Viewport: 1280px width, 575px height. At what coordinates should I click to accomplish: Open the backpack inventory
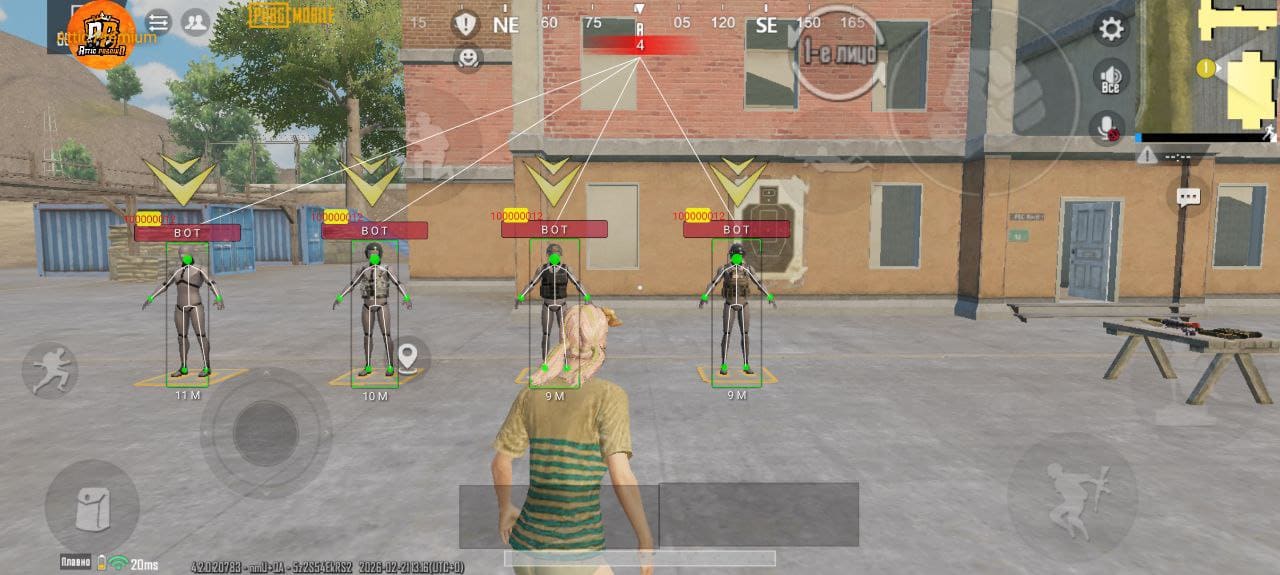91,508
